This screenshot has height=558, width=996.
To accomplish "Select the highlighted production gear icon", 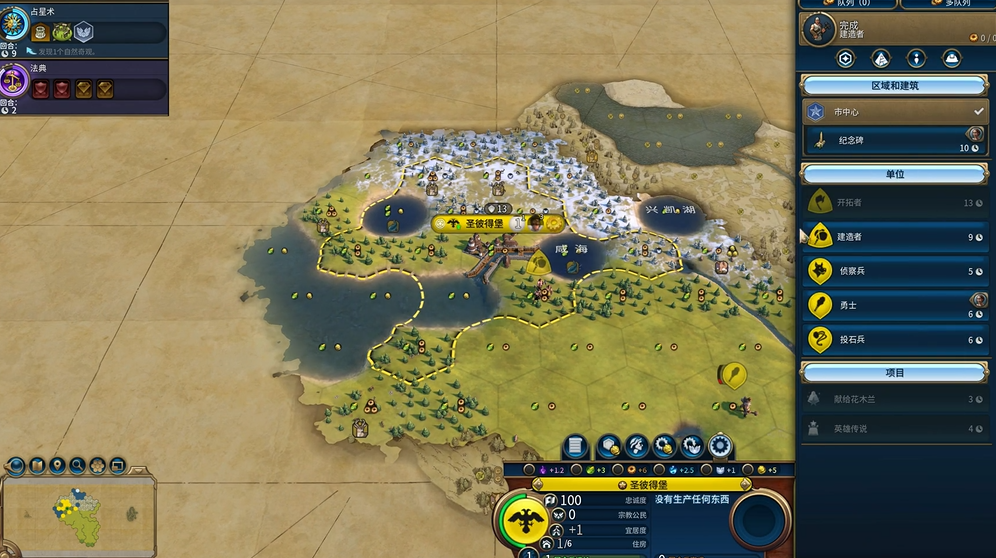I will [x=720, y=446].
